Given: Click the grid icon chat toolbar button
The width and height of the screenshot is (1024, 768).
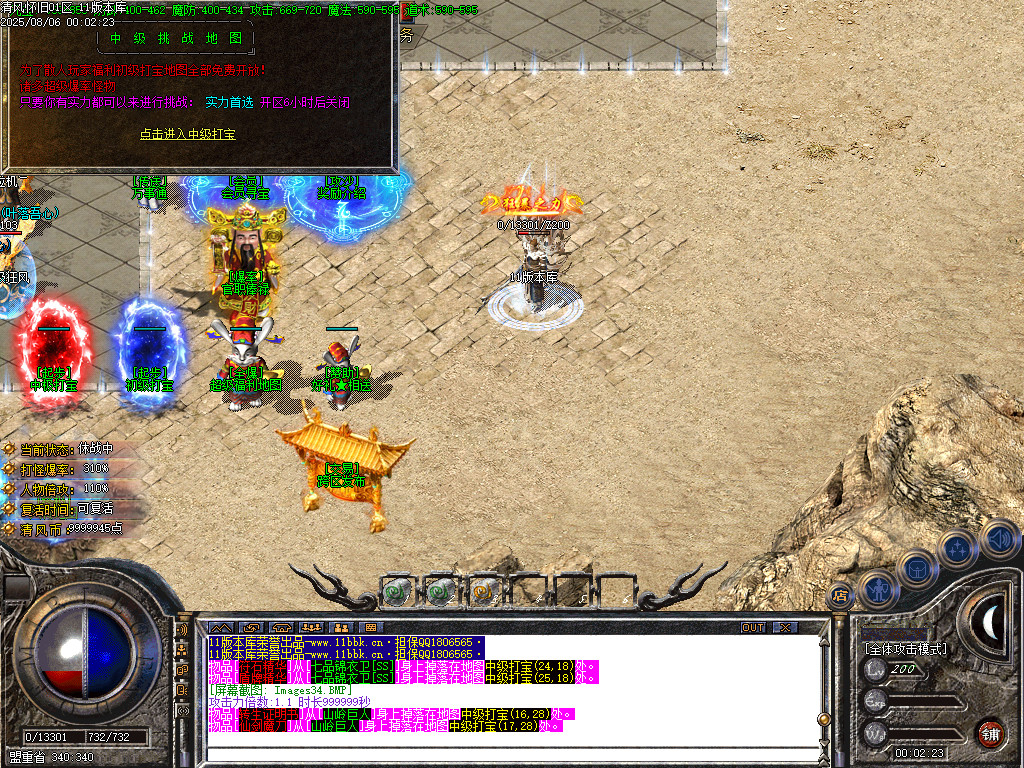Looking at the screenshot, I should 371,627.
